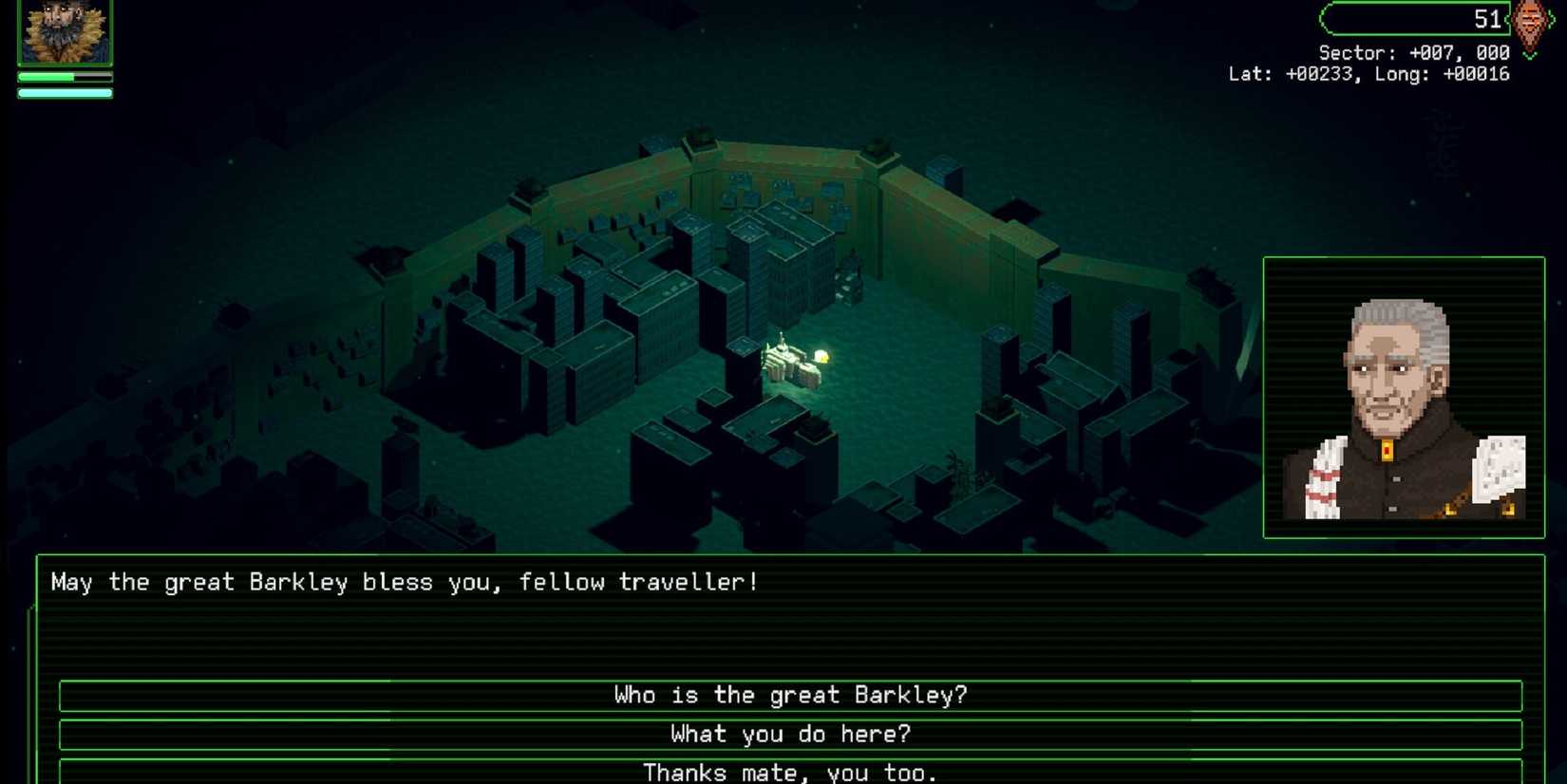Click the "51" fuel counter field
The image size is (1567, 784).
[x=1482, y=19]
